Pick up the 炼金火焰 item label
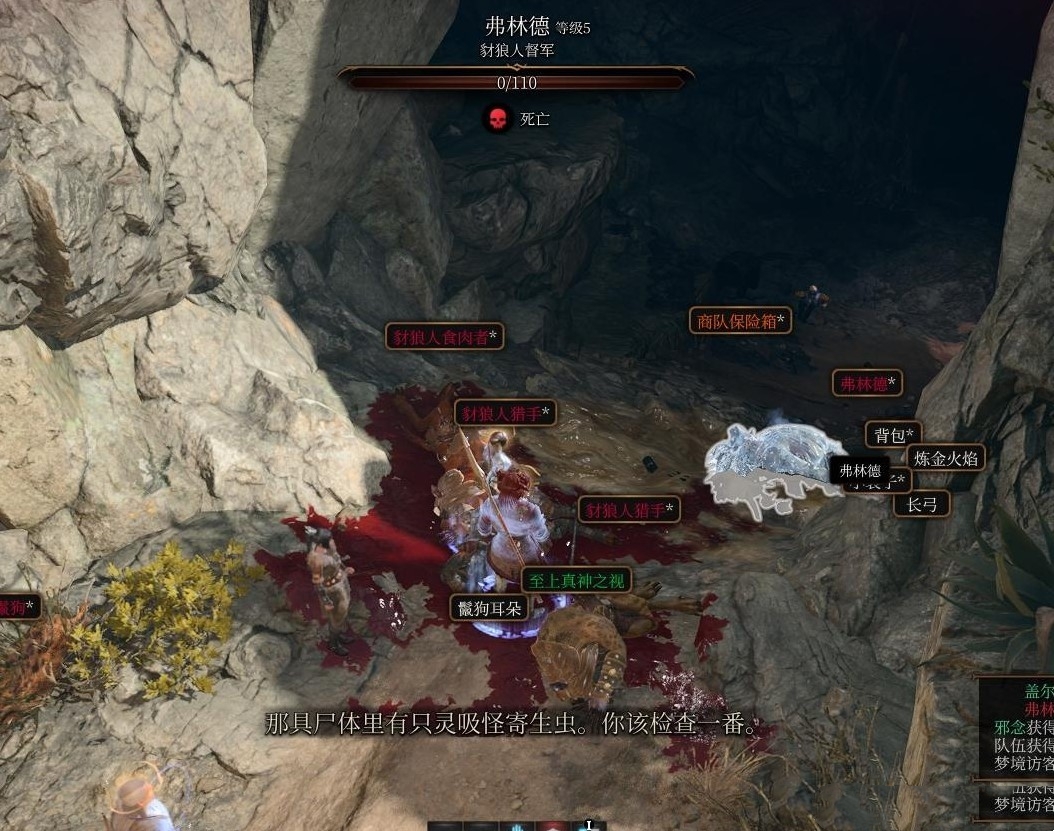 click(947, 458)
